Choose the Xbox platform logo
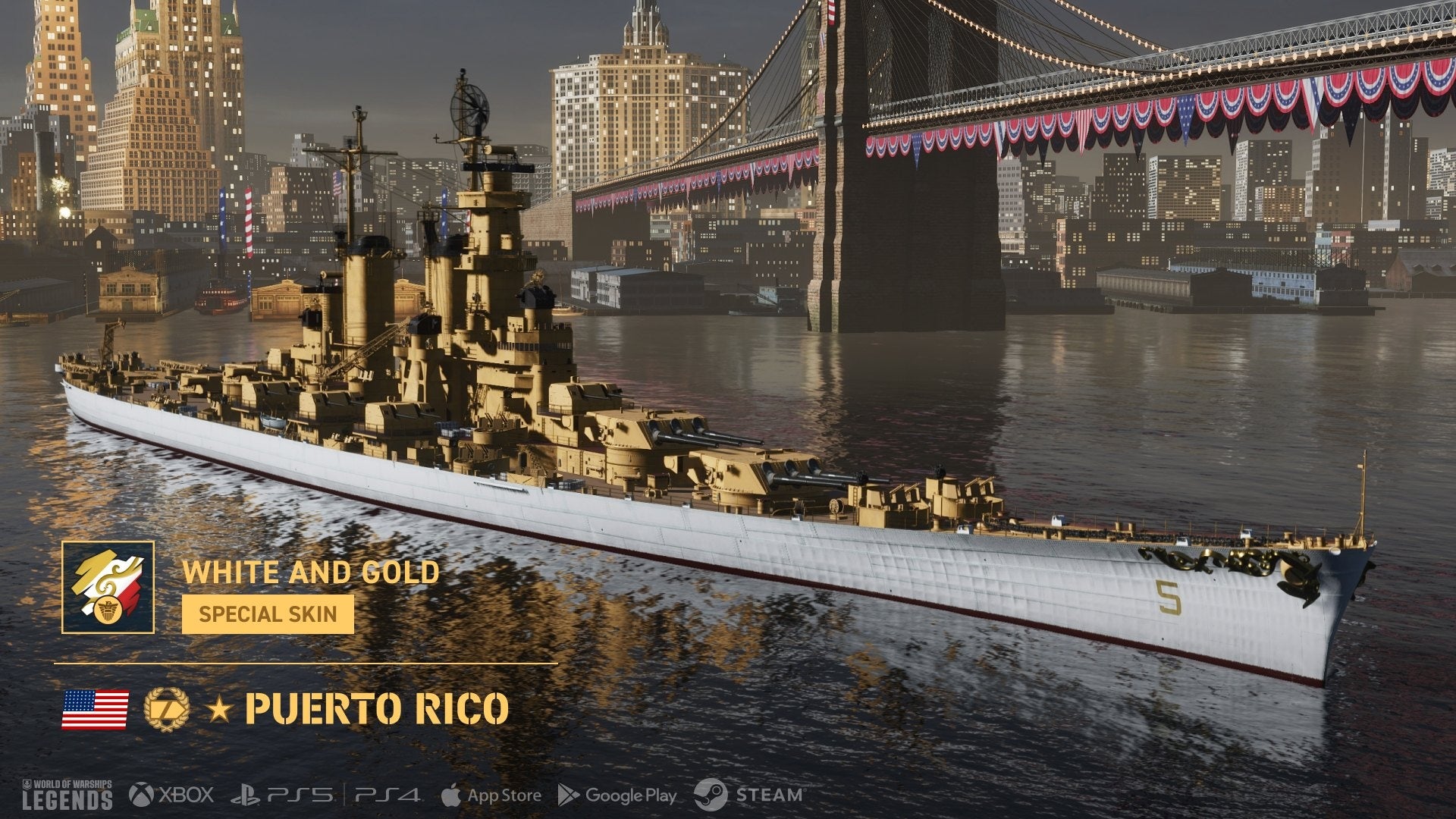1456x819 pixels. pos(171,795)
